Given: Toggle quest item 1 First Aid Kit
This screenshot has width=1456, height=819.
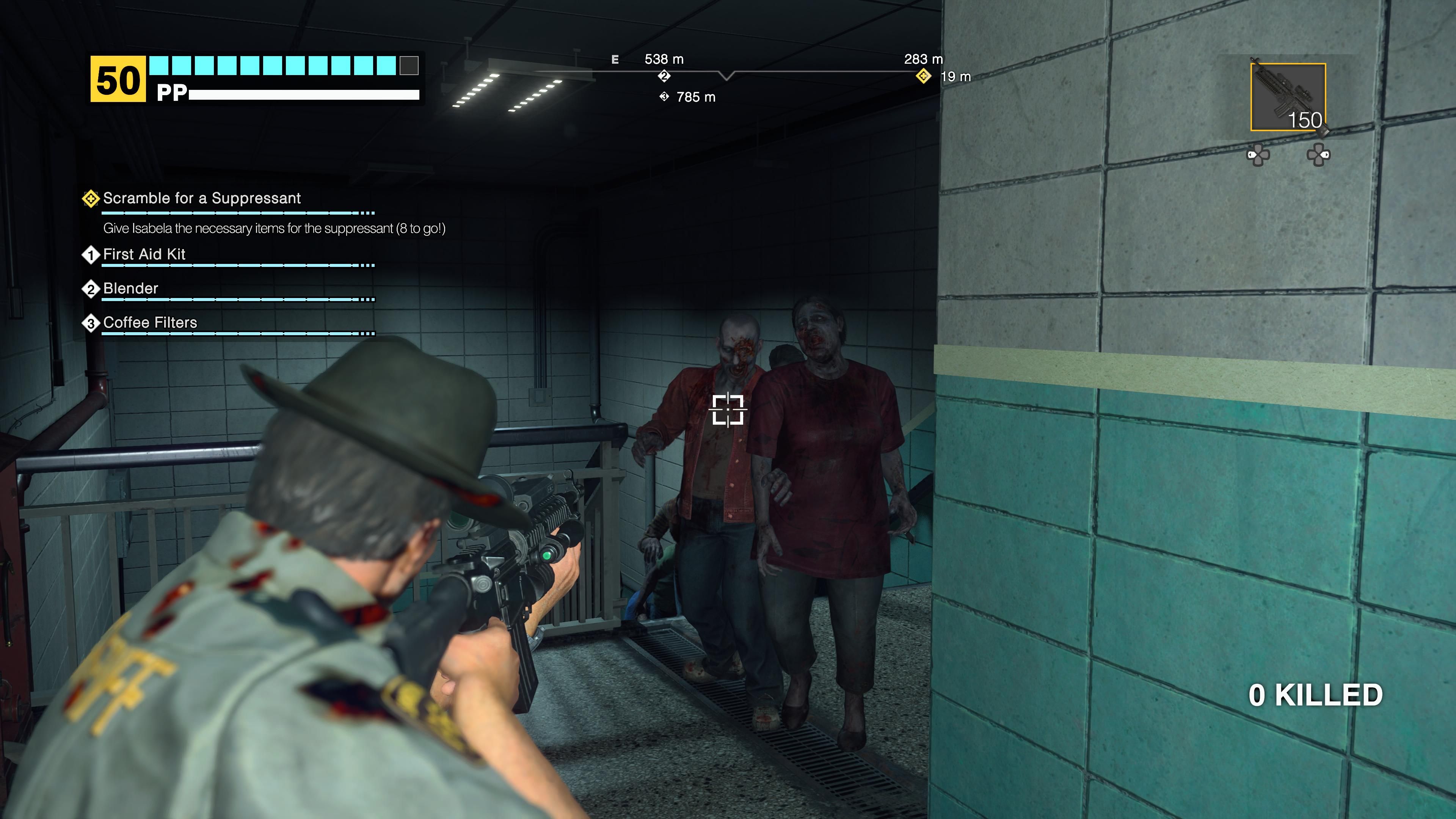Looking at the screenshot, I should 91,255.
